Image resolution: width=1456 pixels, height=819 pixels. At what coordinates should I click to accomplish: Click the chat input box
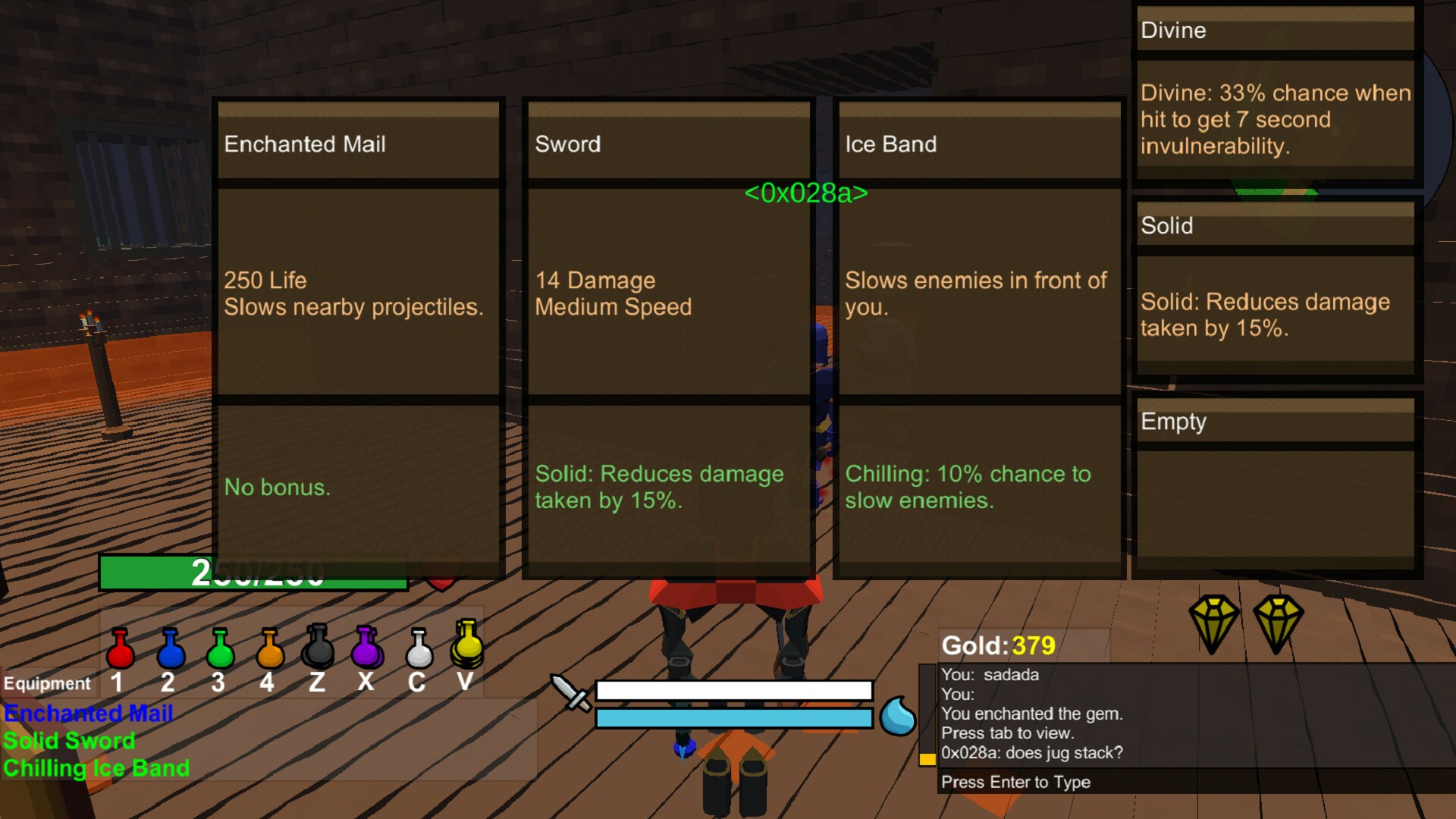(x=1194, y=782)
